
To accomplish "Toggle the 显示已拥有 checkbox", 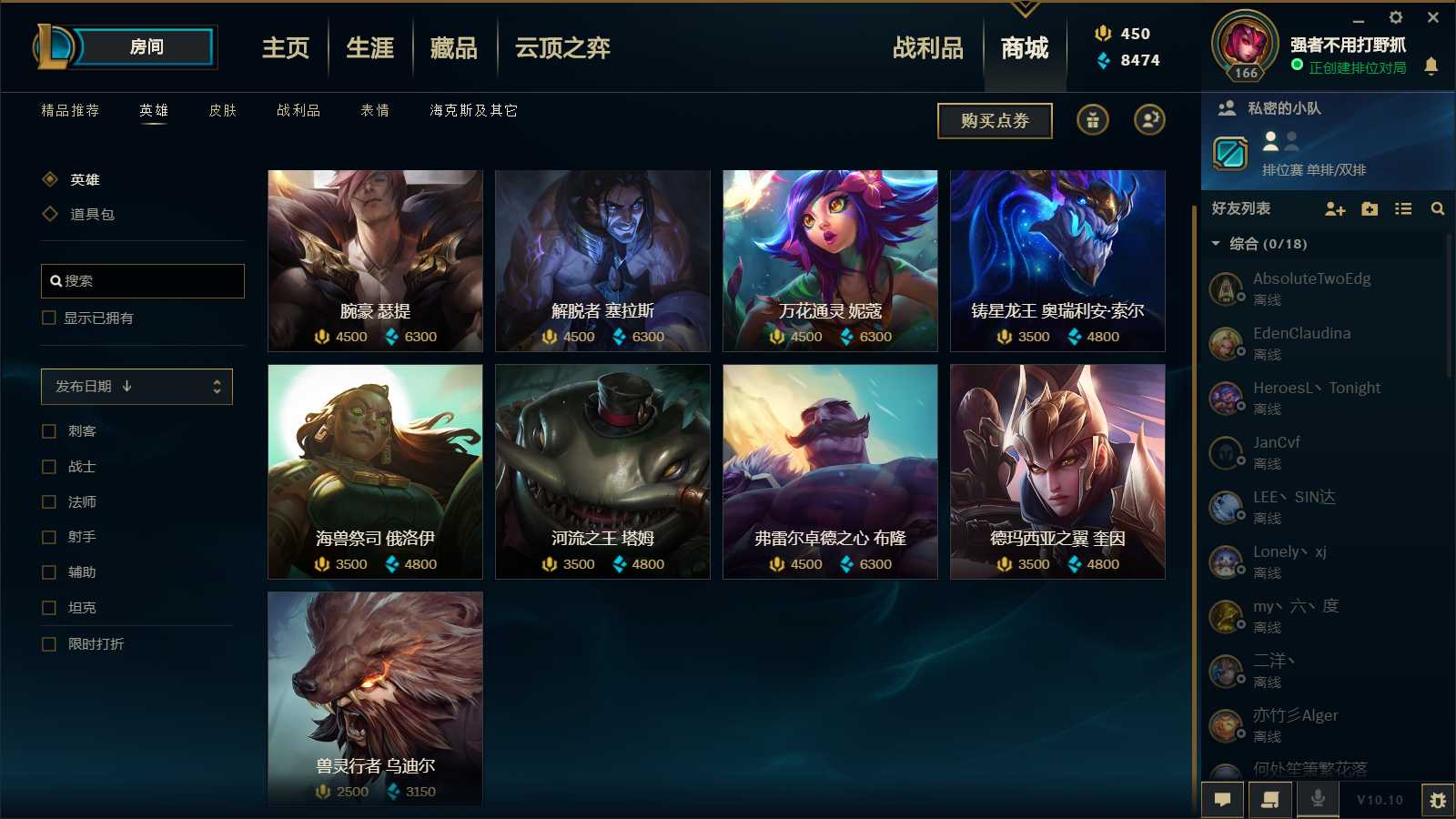I will [46, 318].
